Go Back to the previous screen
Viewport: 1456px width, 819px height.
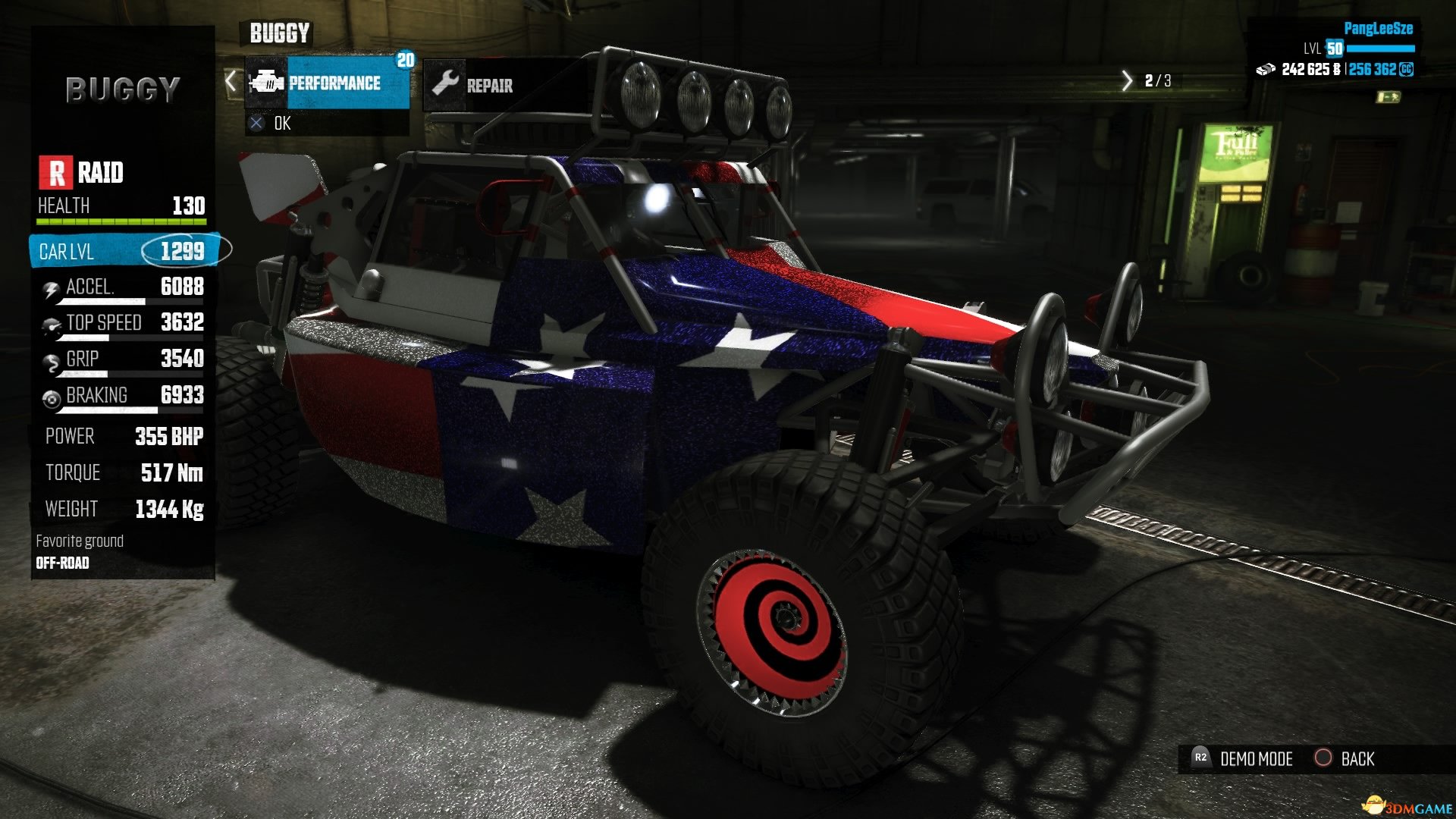(1356, 759)
